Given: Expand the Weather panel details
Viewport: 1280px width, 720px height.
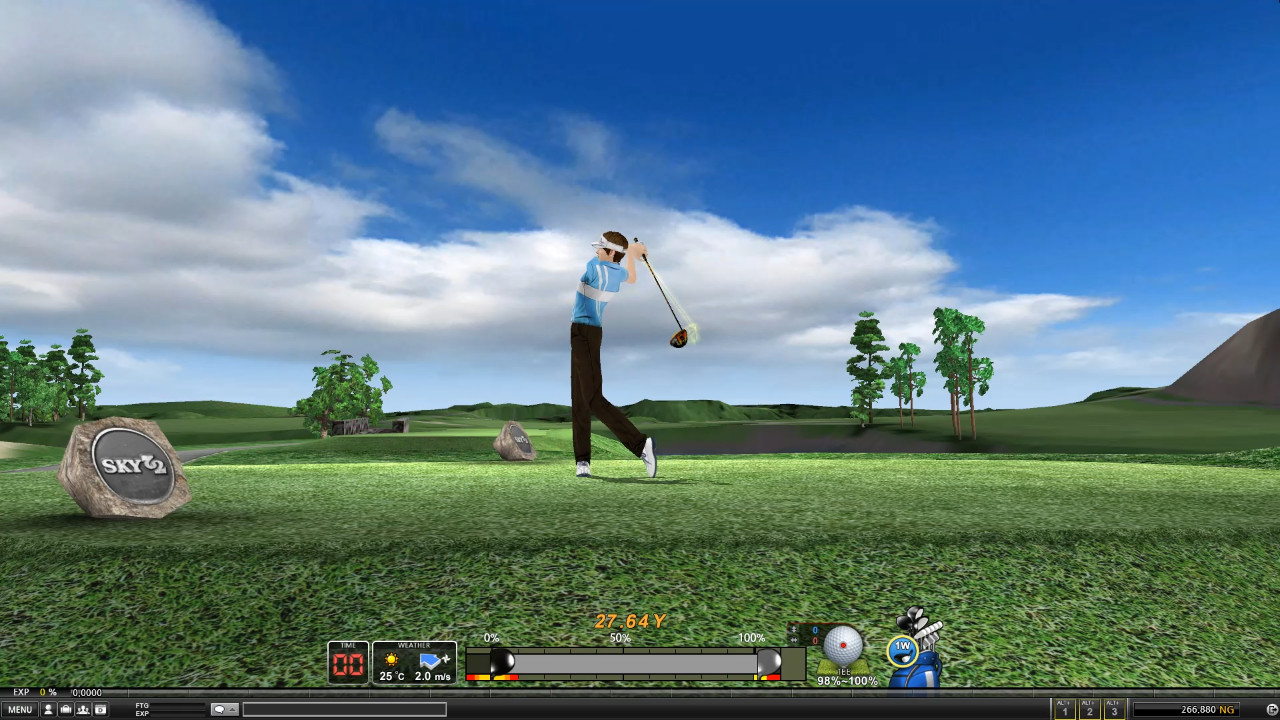Looking at the screenshot, I should click(x=416, y=644).
